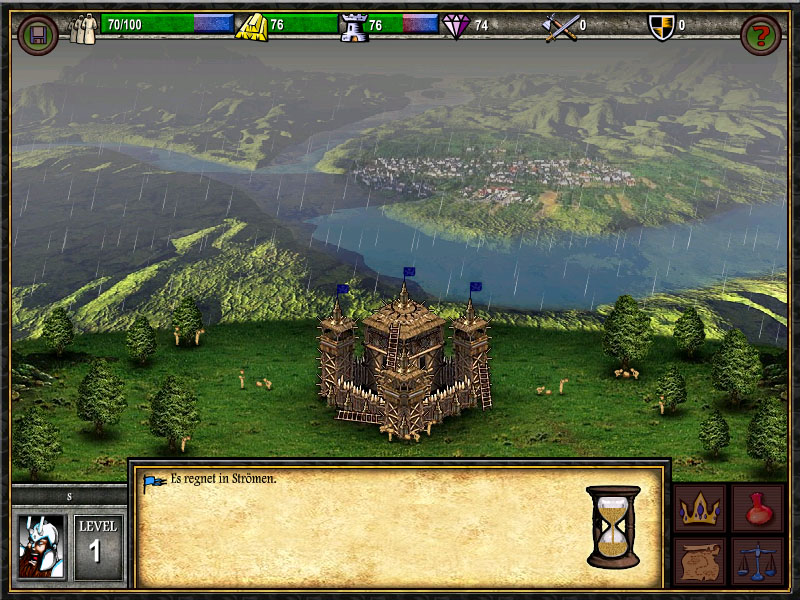Image resolution: width=800 pixels, height=600 pixels.
Task: Click the Level 1 badge
Action: tap(97, 544)
